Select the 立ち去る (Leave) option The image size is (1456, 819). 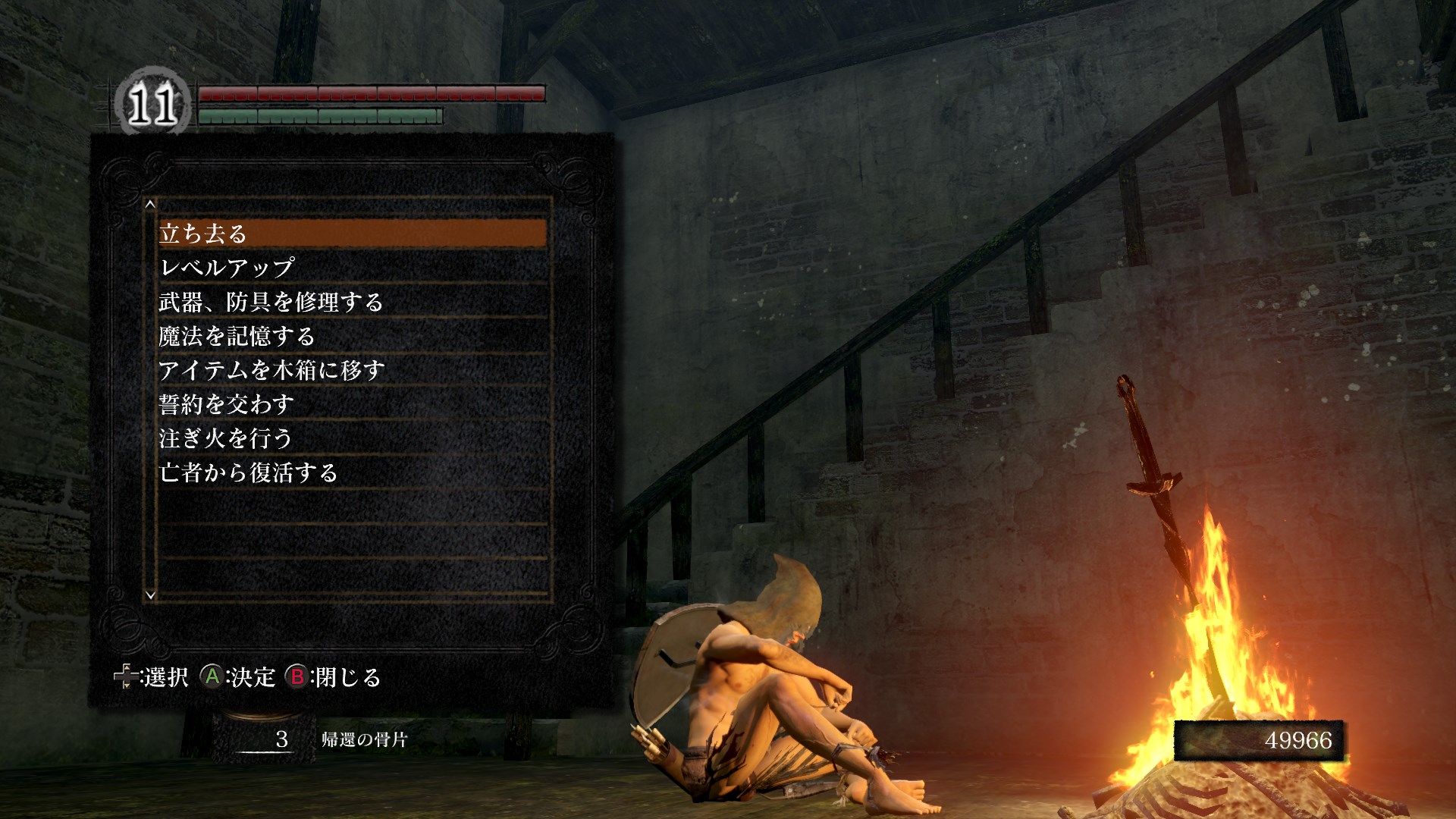pyautogui.click(x=353, y=234)
